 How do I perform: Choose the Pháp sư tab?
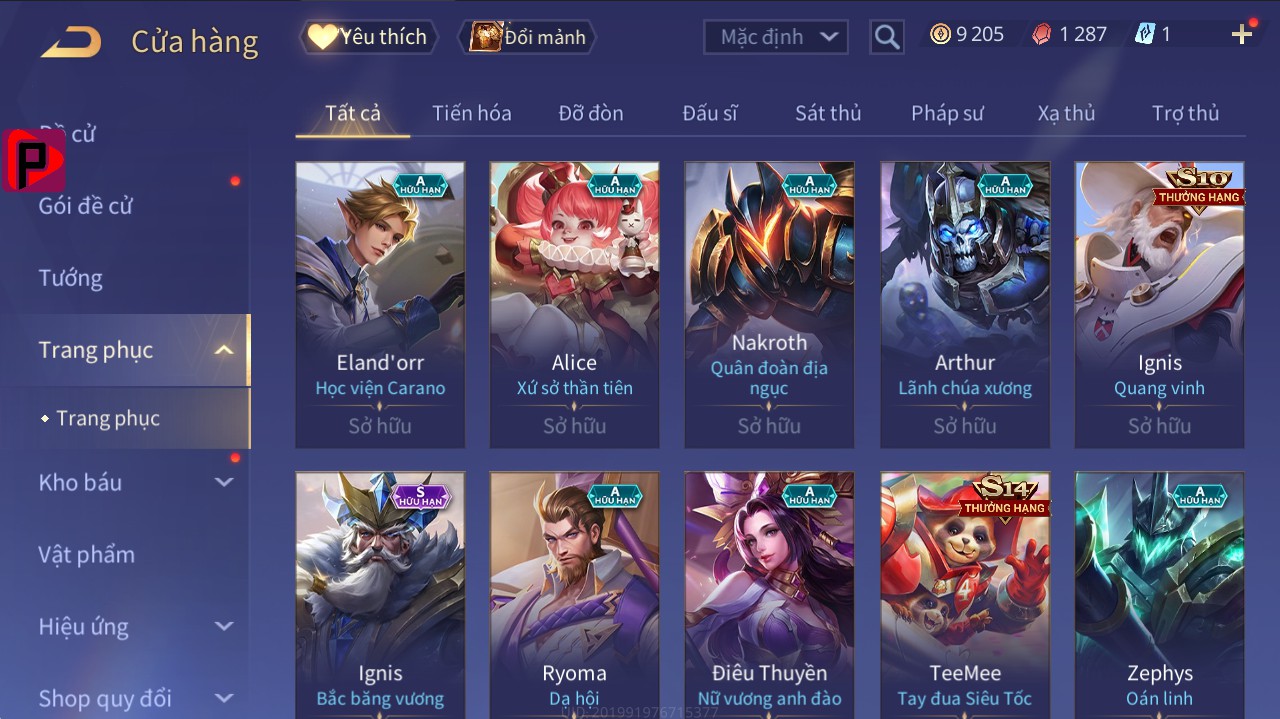click(947, 113)
